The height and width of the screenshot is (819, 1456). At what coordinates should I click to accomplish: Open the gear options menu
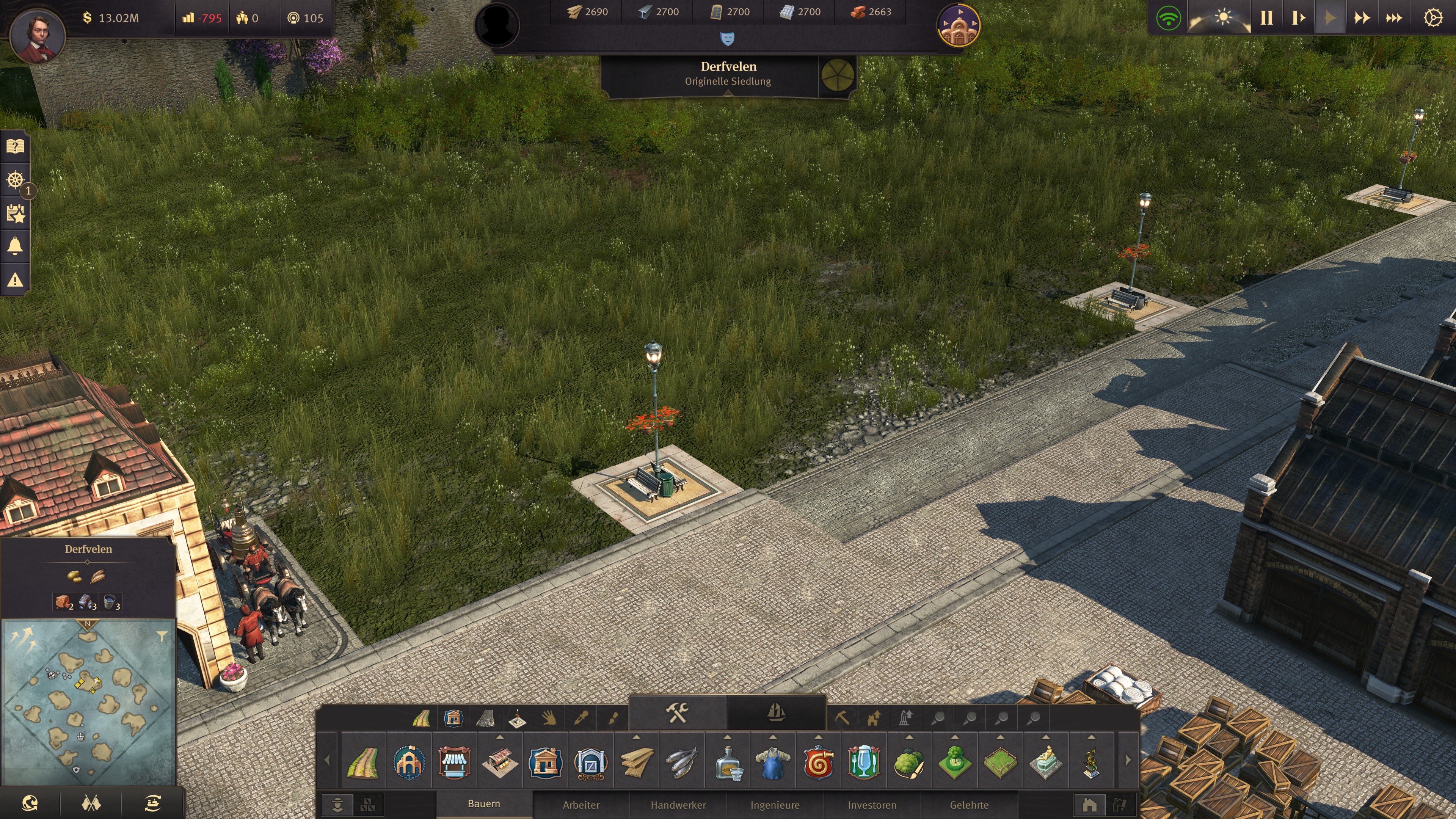click(x=1432, y=18)
